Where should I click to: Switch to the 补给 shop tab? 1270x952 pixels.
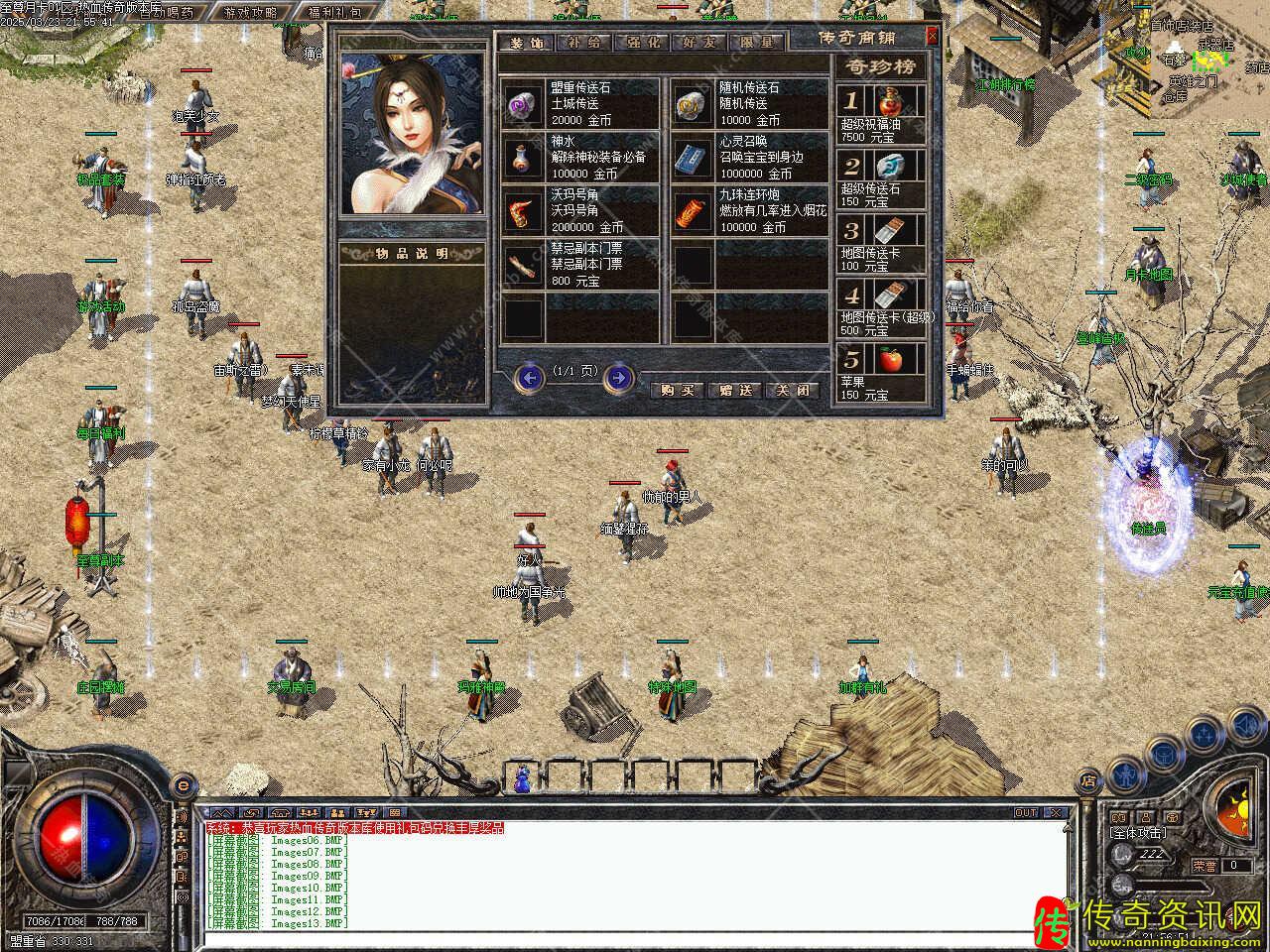pyautogui.click(x=582, y=43)
